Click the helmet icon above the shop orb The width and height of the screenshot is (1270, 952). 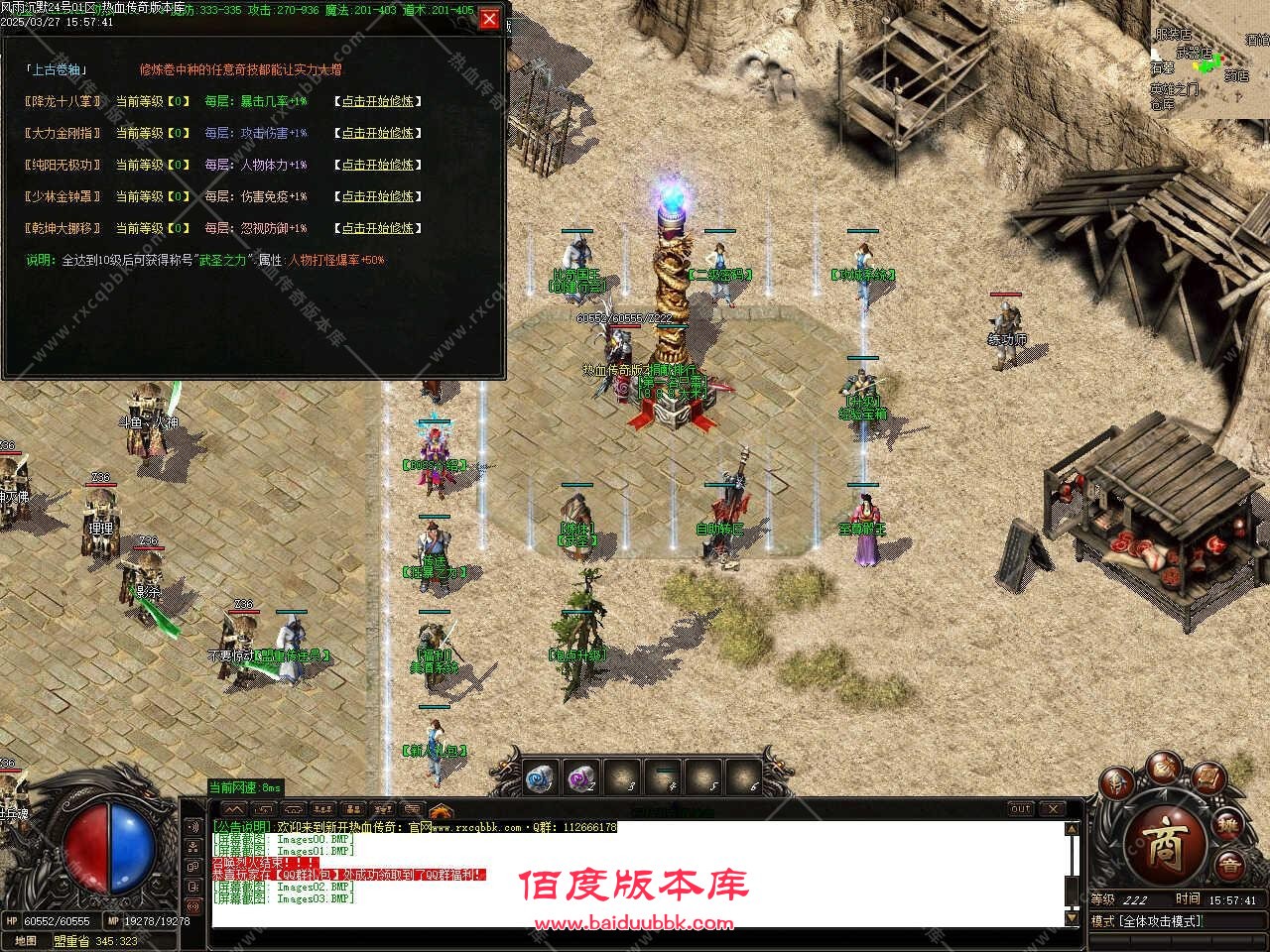[1115, 784]
